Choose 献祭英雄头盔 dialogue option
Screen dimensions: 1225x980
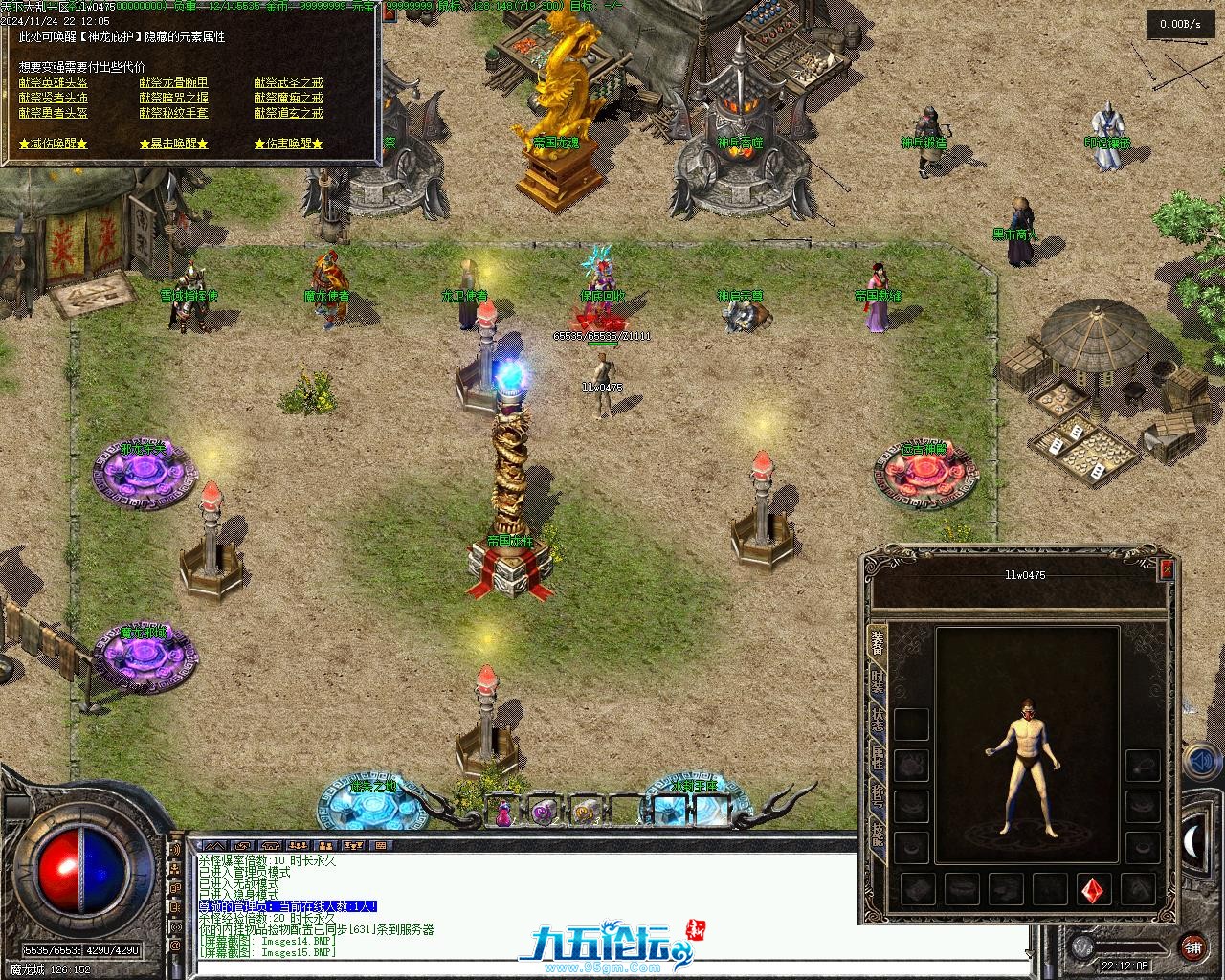pyautogui.click(x=53, y=83)
